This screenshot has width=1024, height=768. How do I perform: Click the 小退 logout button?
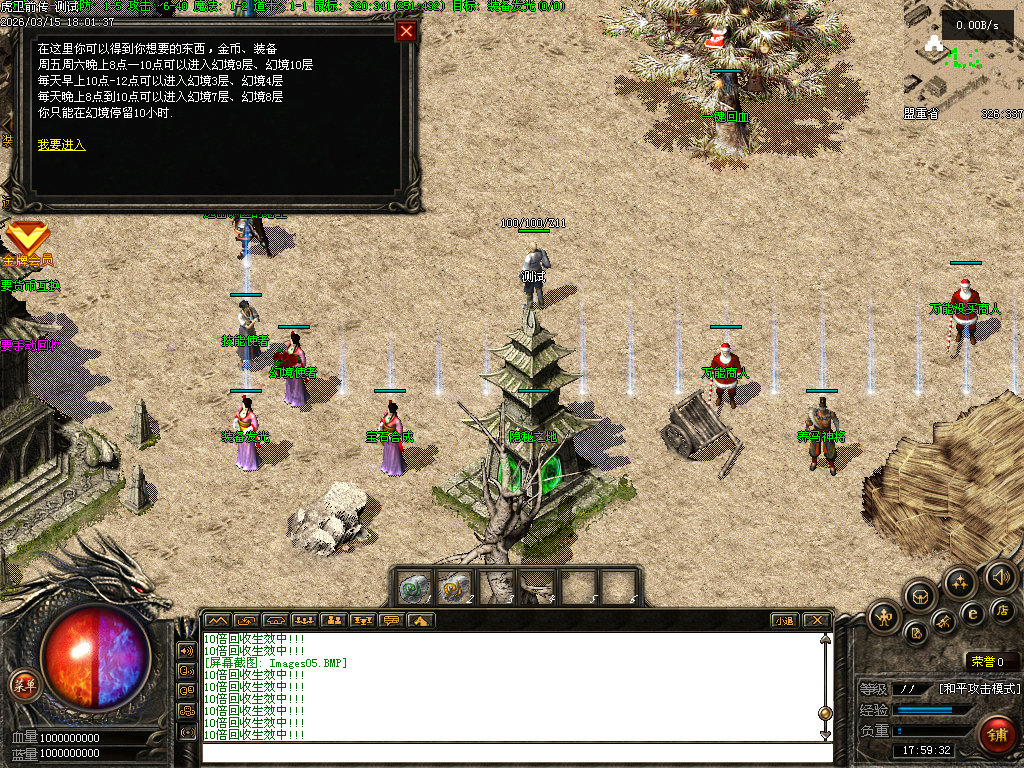[x=785, y=620]
